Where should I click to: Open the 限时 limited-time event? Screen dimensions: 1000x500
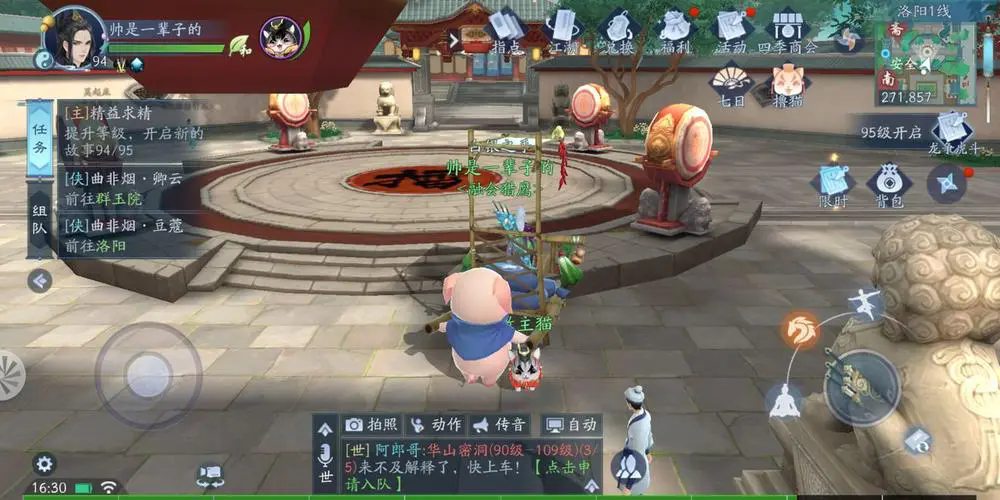click(x=833, y=184)
